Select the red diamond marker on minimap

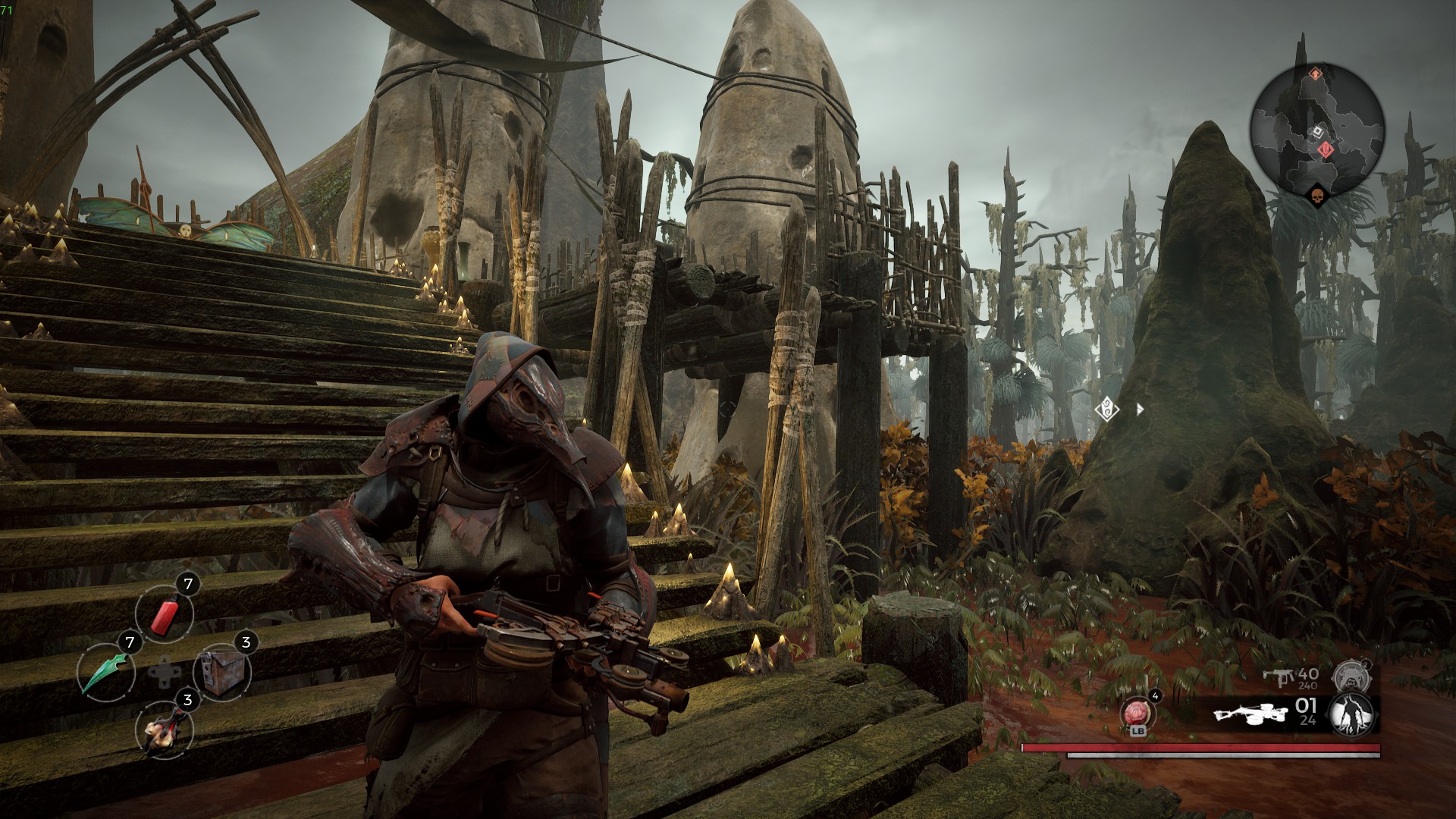[x=1326, y=149]
